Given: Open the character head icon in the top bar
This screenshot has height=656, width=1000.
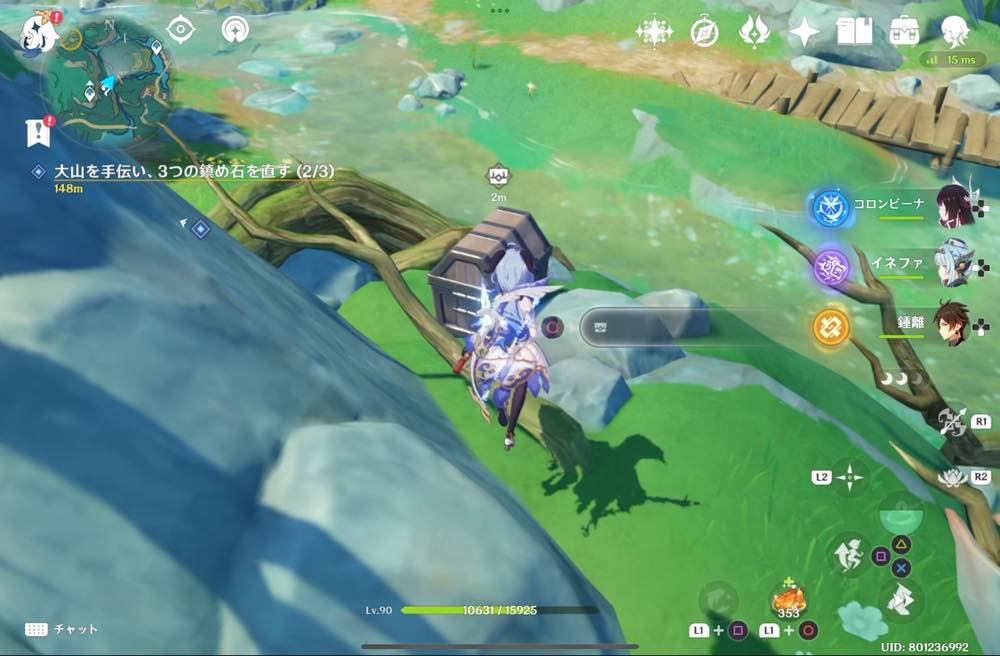Looking at the screenshot, I should click(x=956, y=32).
